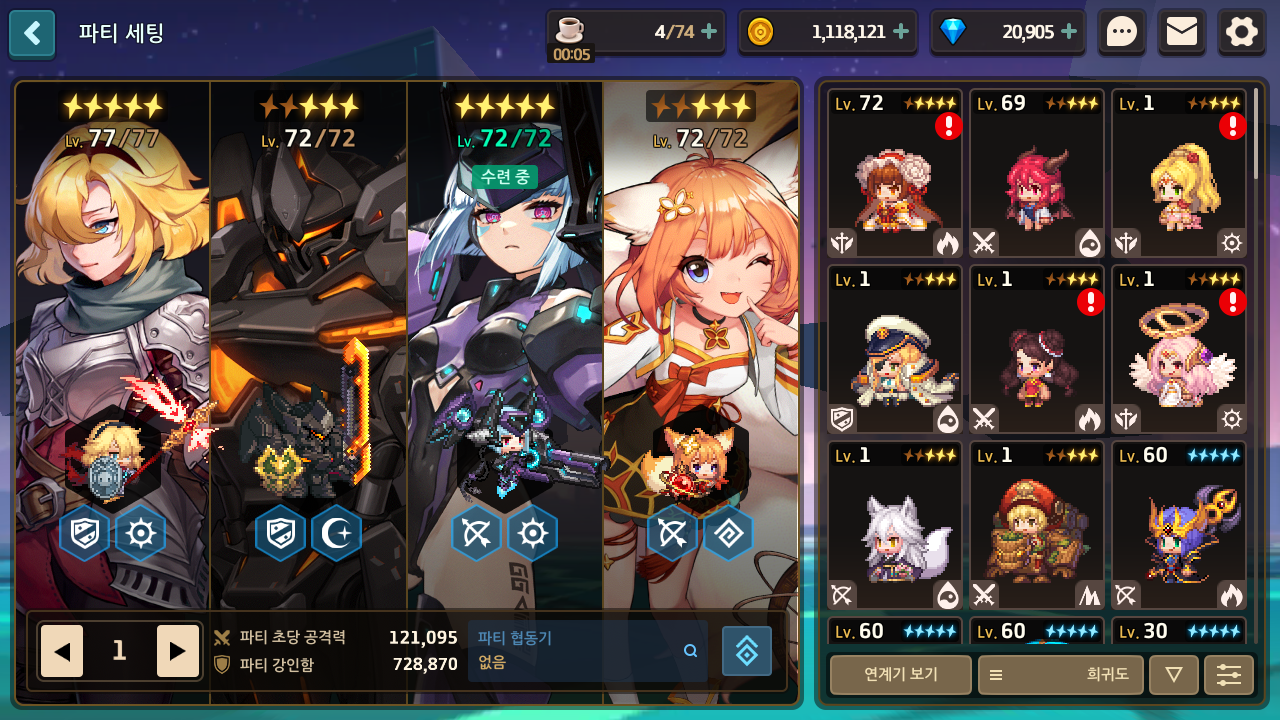Open the party chain skill search box
1280x720 pixels.
588,650
